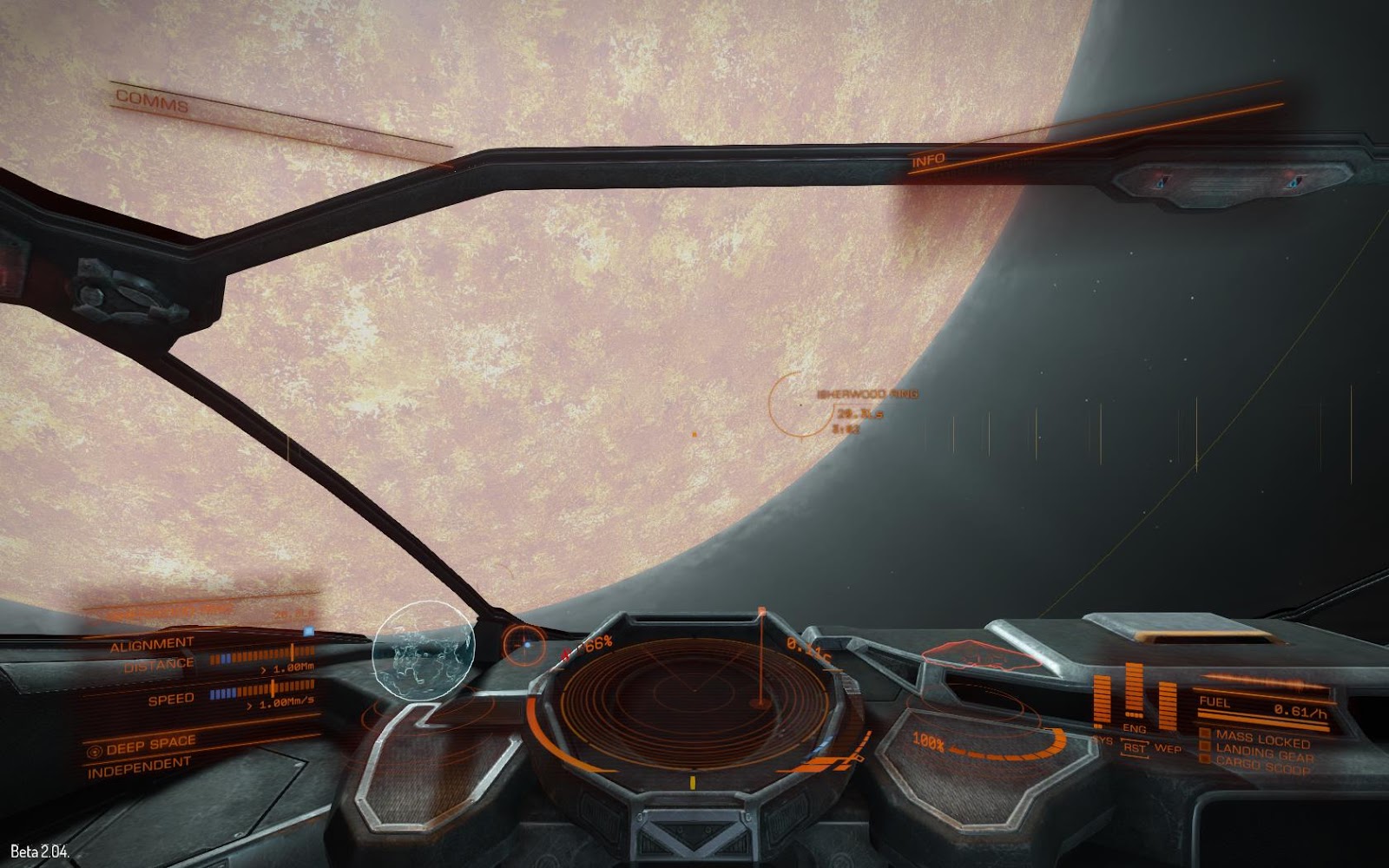The height and width of the screenshot is (868, 1389).
Task: Click the central radar scanner disc
Action: tap(694, 690)
